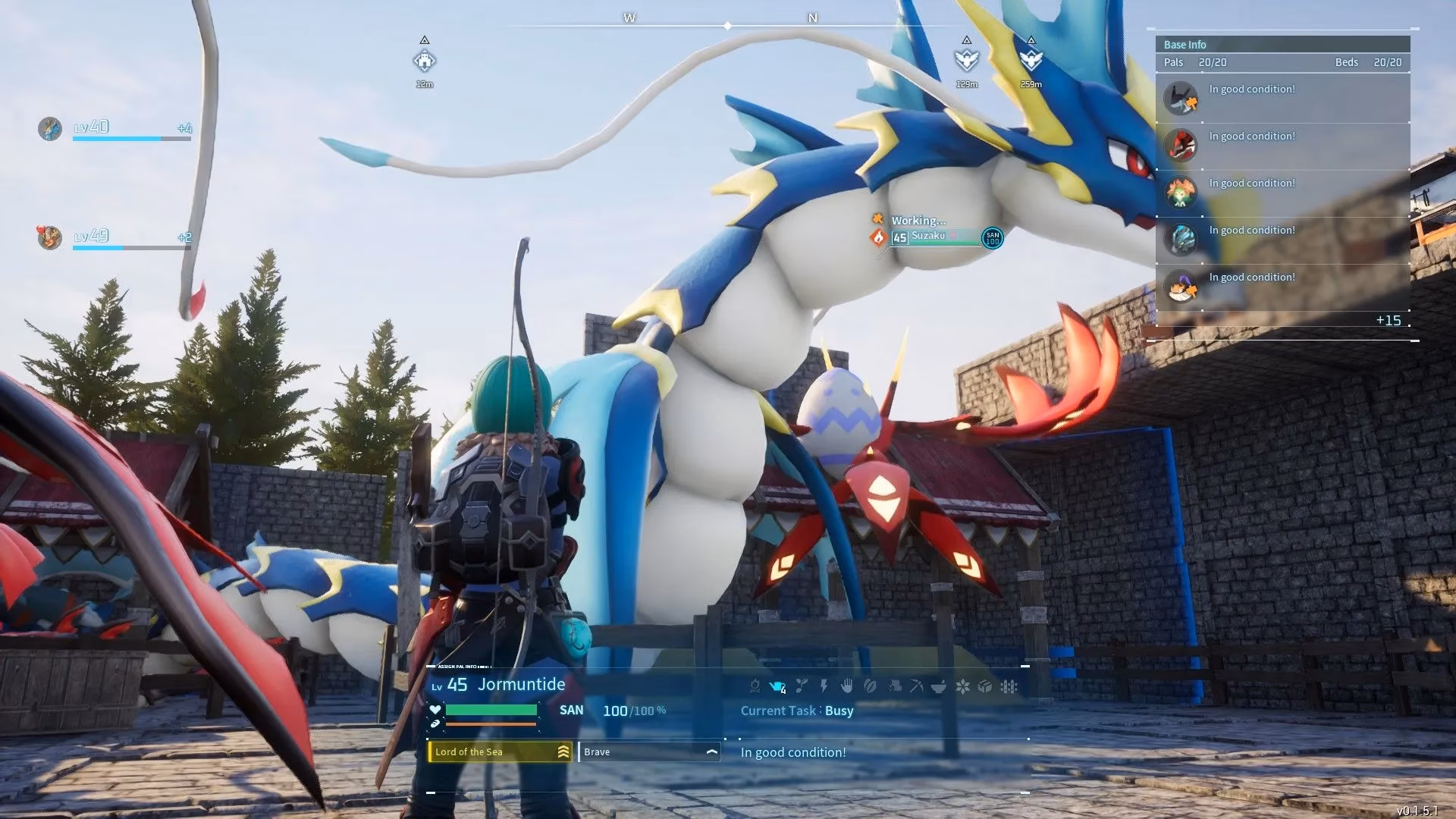1456x819 pixels.
Task: Click the snowflake cooling work icon
Action: pyautogui.click(x=962, y=686)
